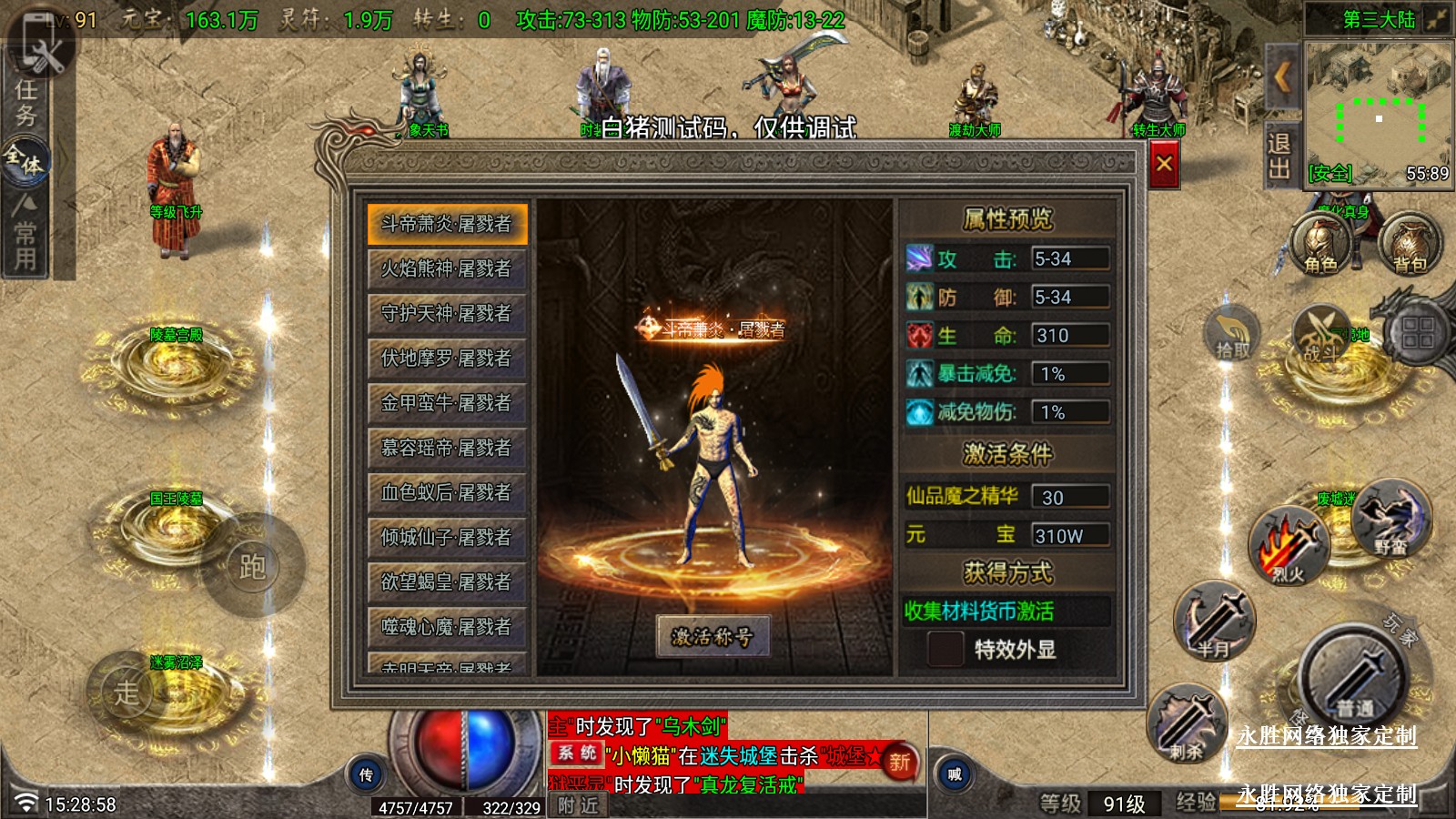Select the 斗帝萧炎·屠戮者 title entry
Image resolution: width=1456 pixels, height=819 pixels.
point(447,224)
